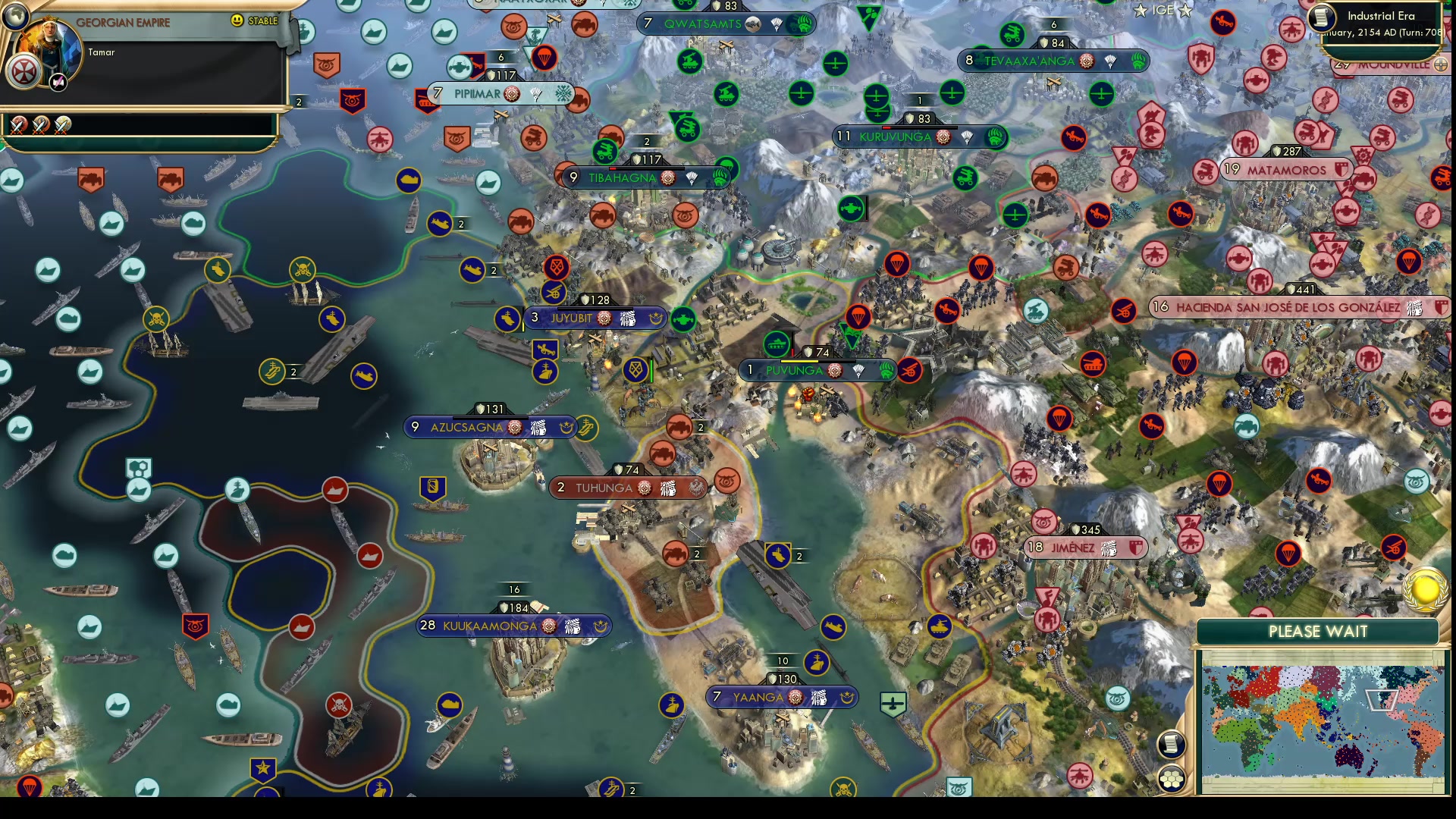Select the Kuruvunga city banner

(895, 137)
